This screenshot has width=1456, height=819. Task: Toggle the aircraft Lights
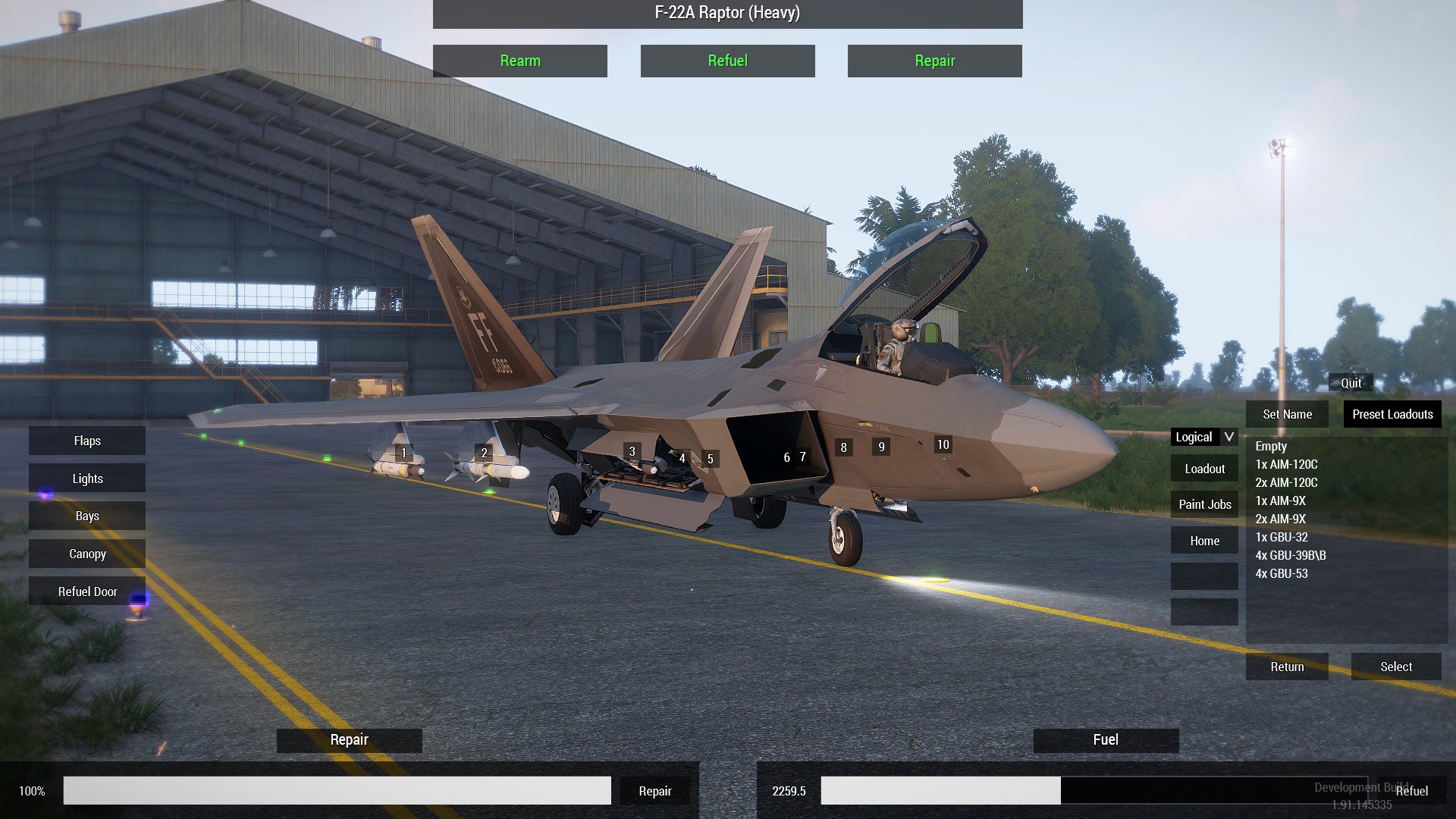tap(86, 478)
